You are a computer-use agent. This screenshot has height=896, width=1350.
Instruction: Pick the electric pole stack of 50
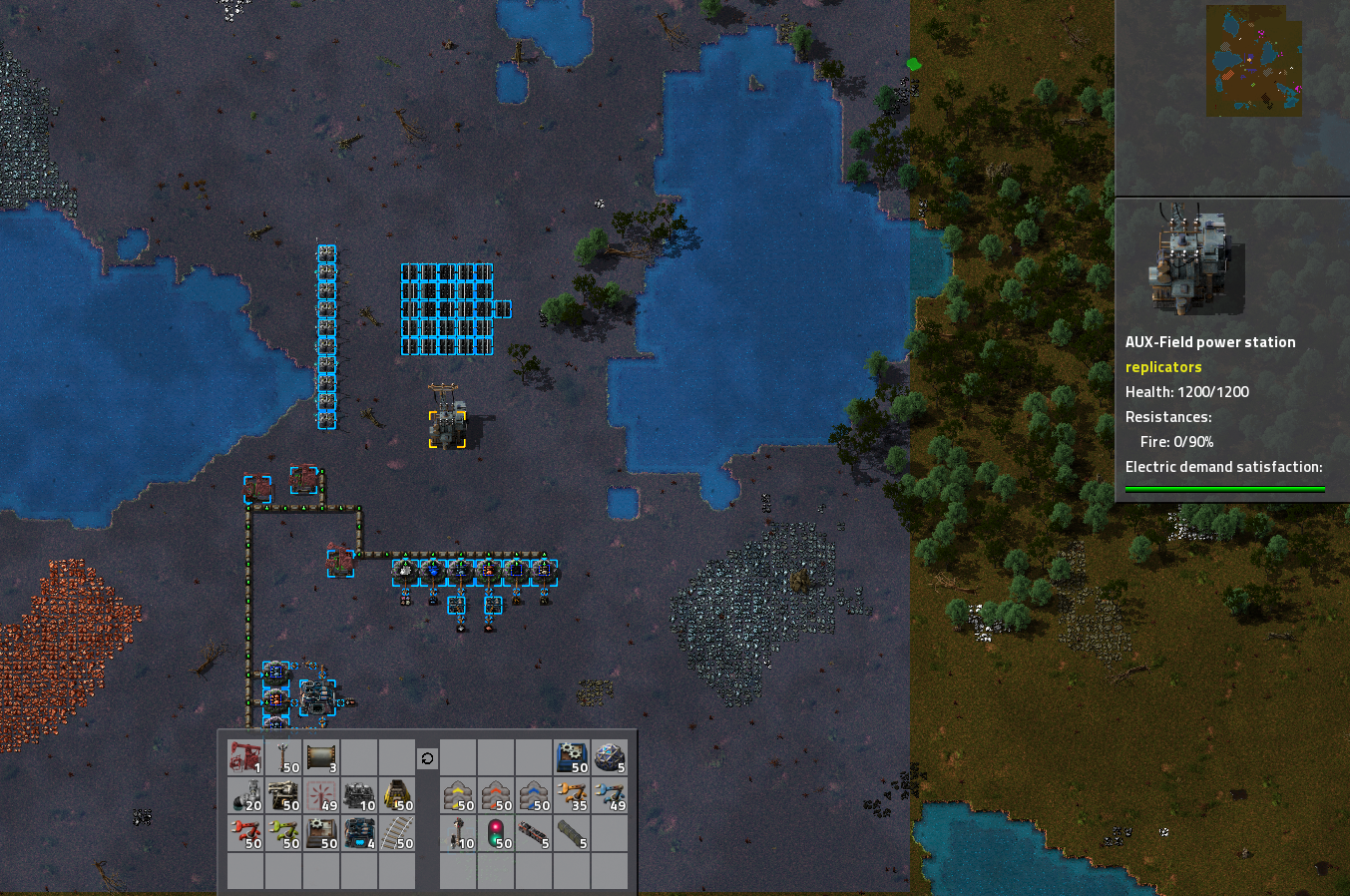tap(283, 758)
